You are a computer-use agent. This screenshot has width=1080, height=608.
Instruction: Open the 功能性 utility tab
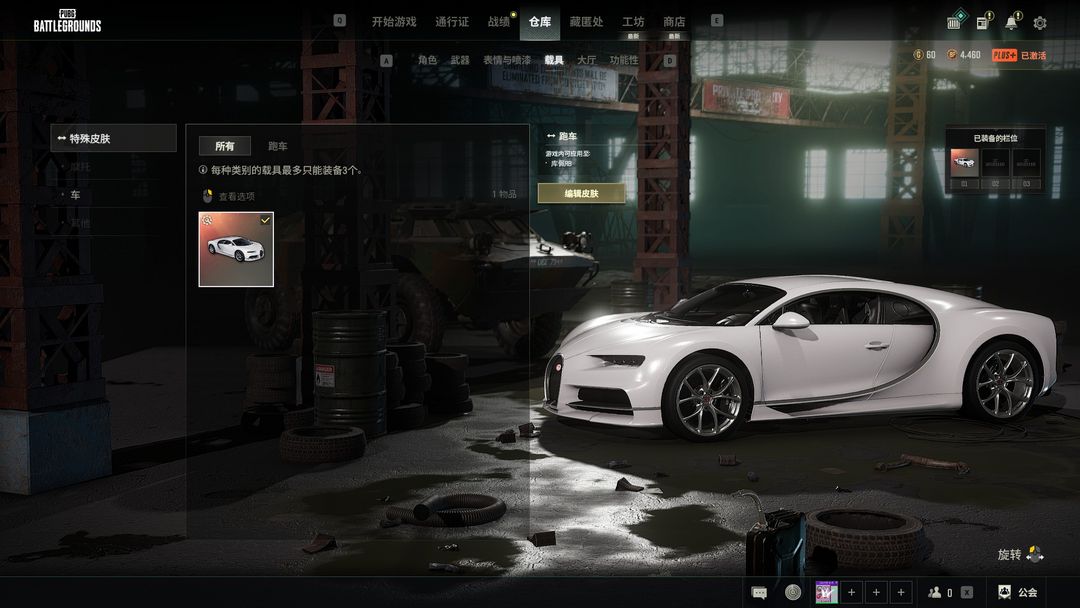coord(624,60)
